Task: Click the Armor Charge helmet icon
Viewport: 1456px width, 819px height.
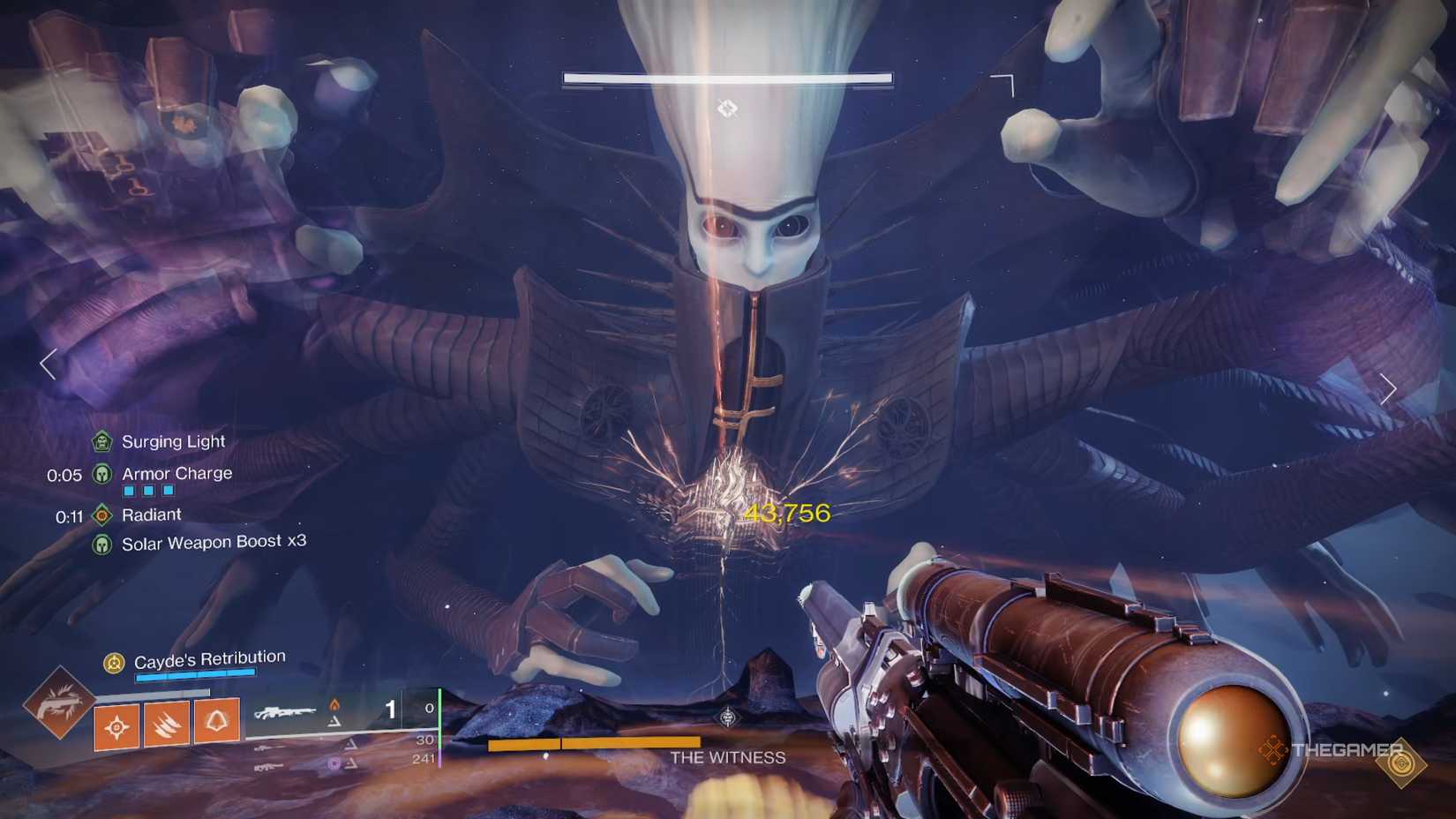Action: click(x=102, y=474)
